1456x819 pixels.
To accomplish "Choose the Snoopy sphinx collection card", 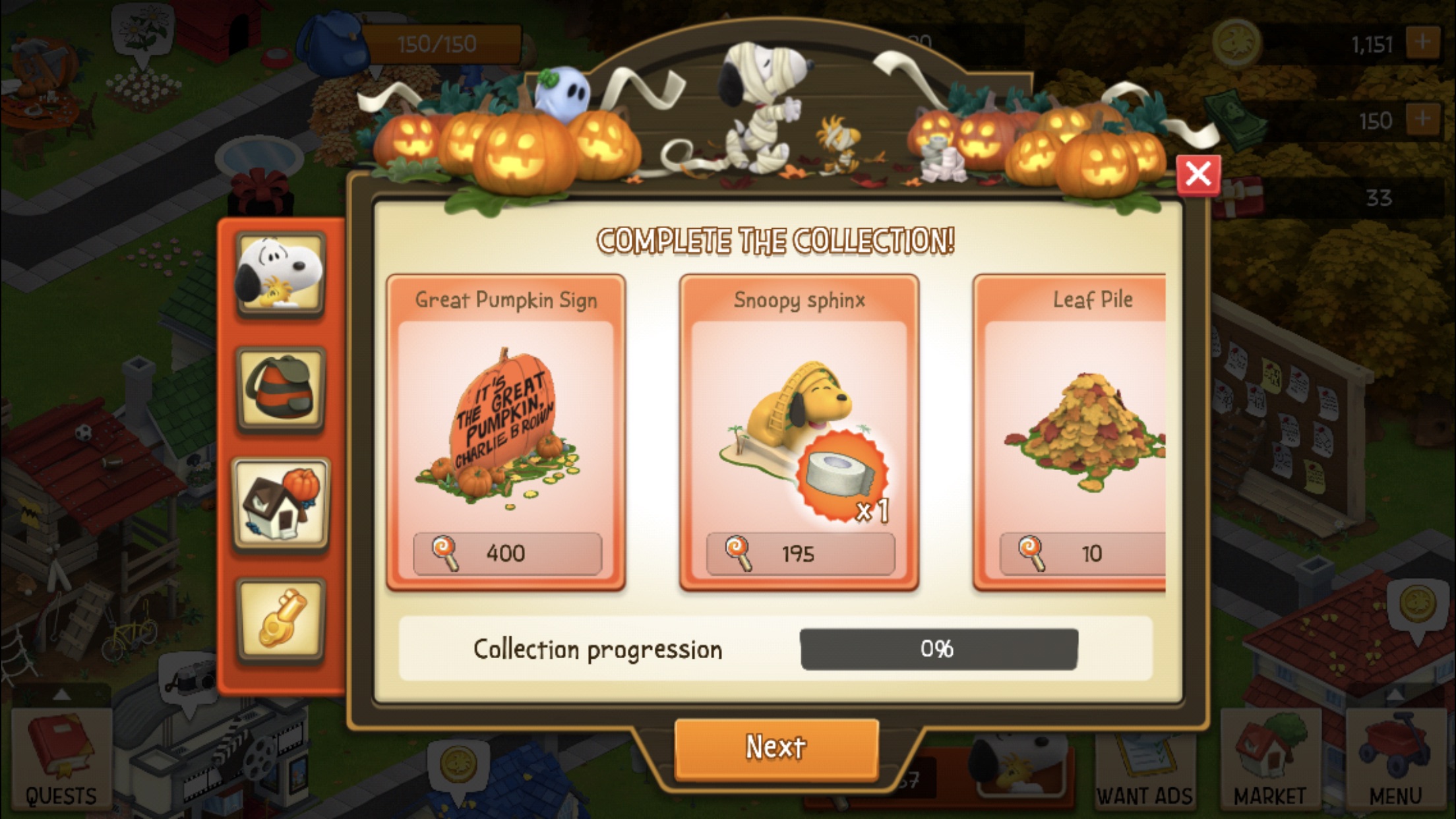I will point(799,432).
